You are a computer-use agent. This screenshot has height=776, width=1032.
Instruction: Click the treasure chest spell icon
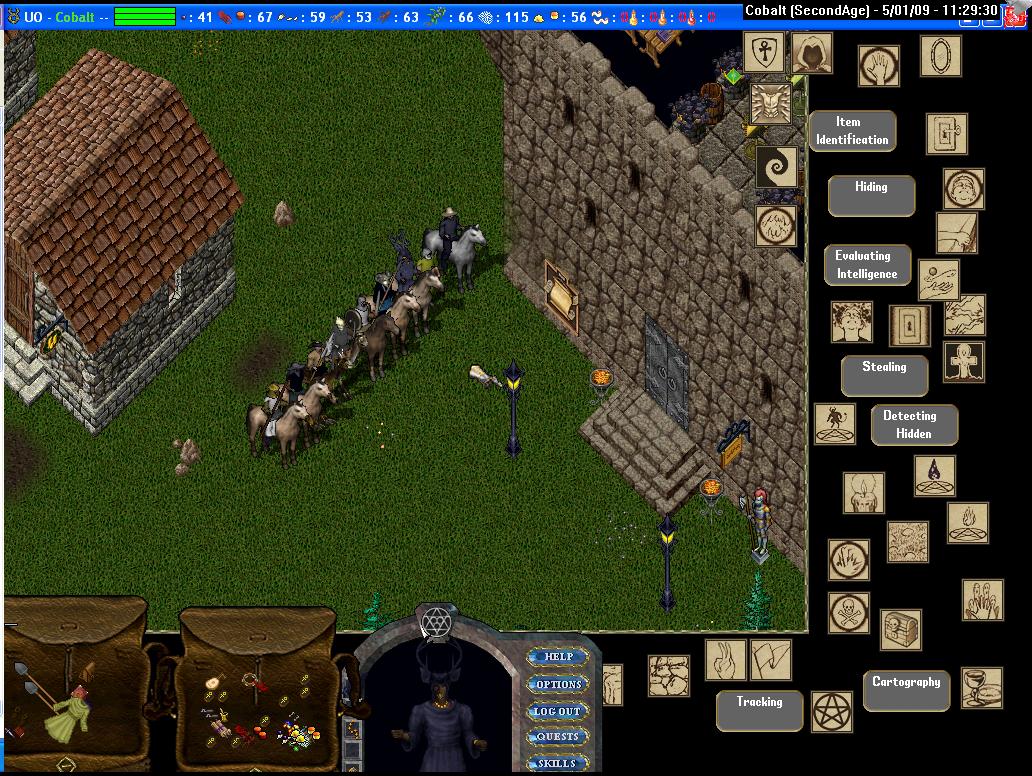pos(900,630)
